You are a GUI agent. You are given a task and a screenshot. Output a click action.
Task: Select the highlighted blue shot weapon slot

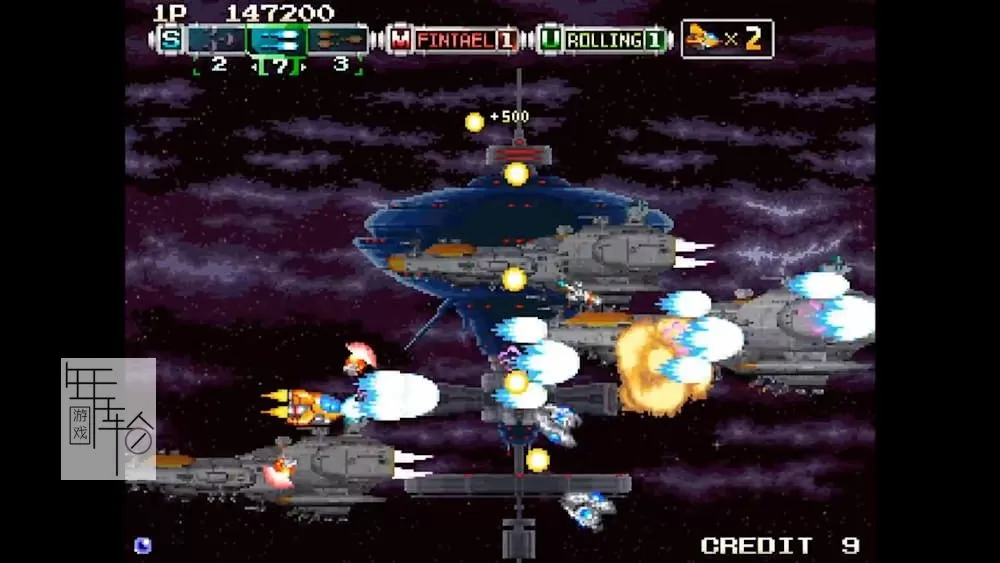click(x=277, y=40)
